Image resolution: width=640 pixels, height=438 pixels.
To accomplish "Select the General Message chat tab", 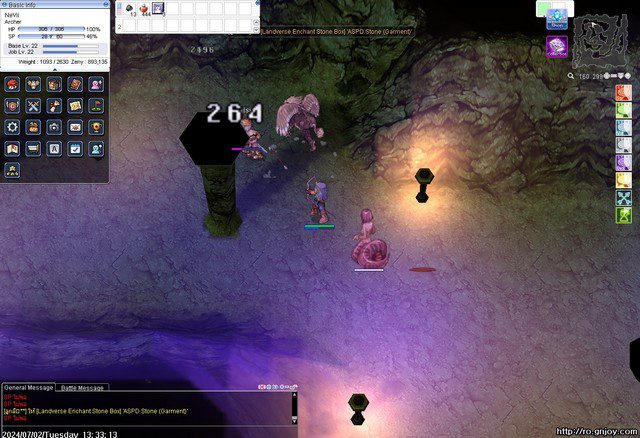I will tap(28, 387).
